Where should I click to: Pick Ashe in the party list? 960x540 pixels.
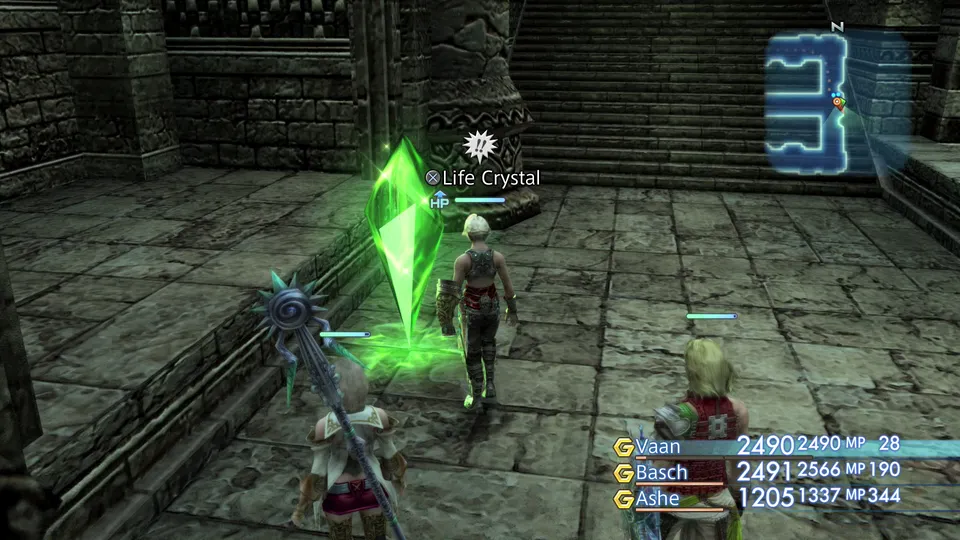[x=658, y=497]
